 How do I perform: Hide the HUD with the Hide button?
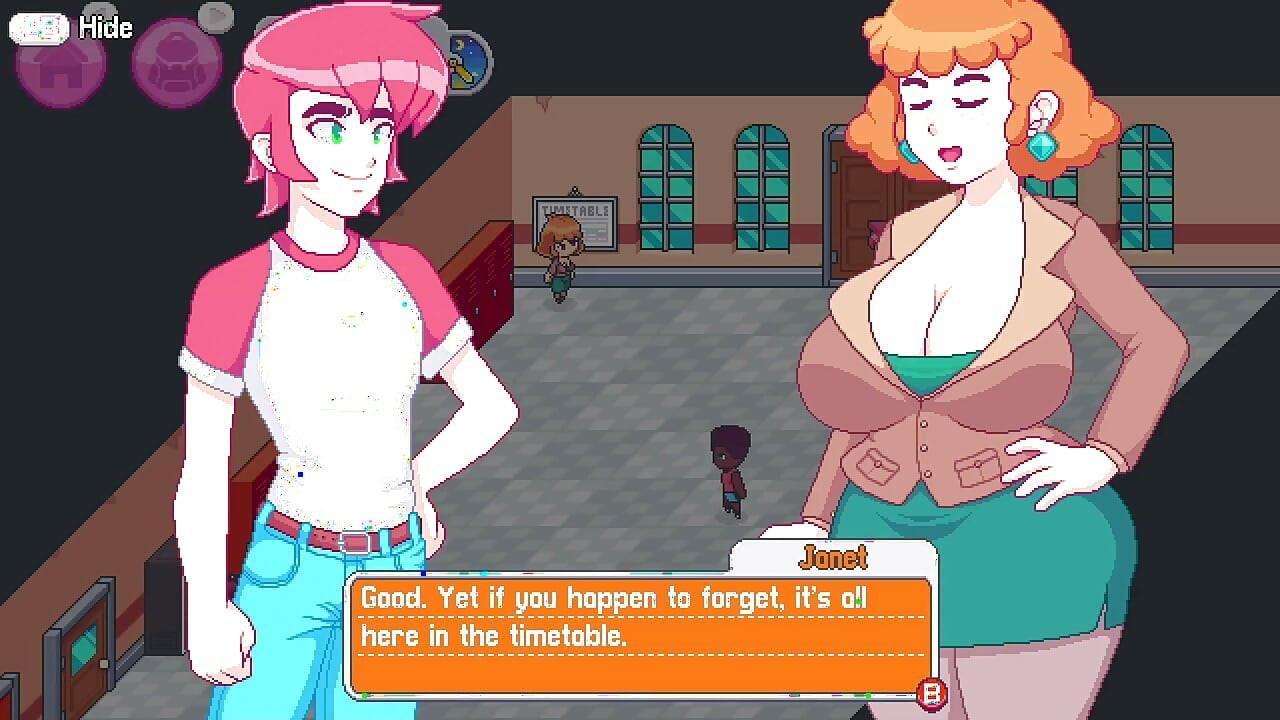click(x=106, y=27)
